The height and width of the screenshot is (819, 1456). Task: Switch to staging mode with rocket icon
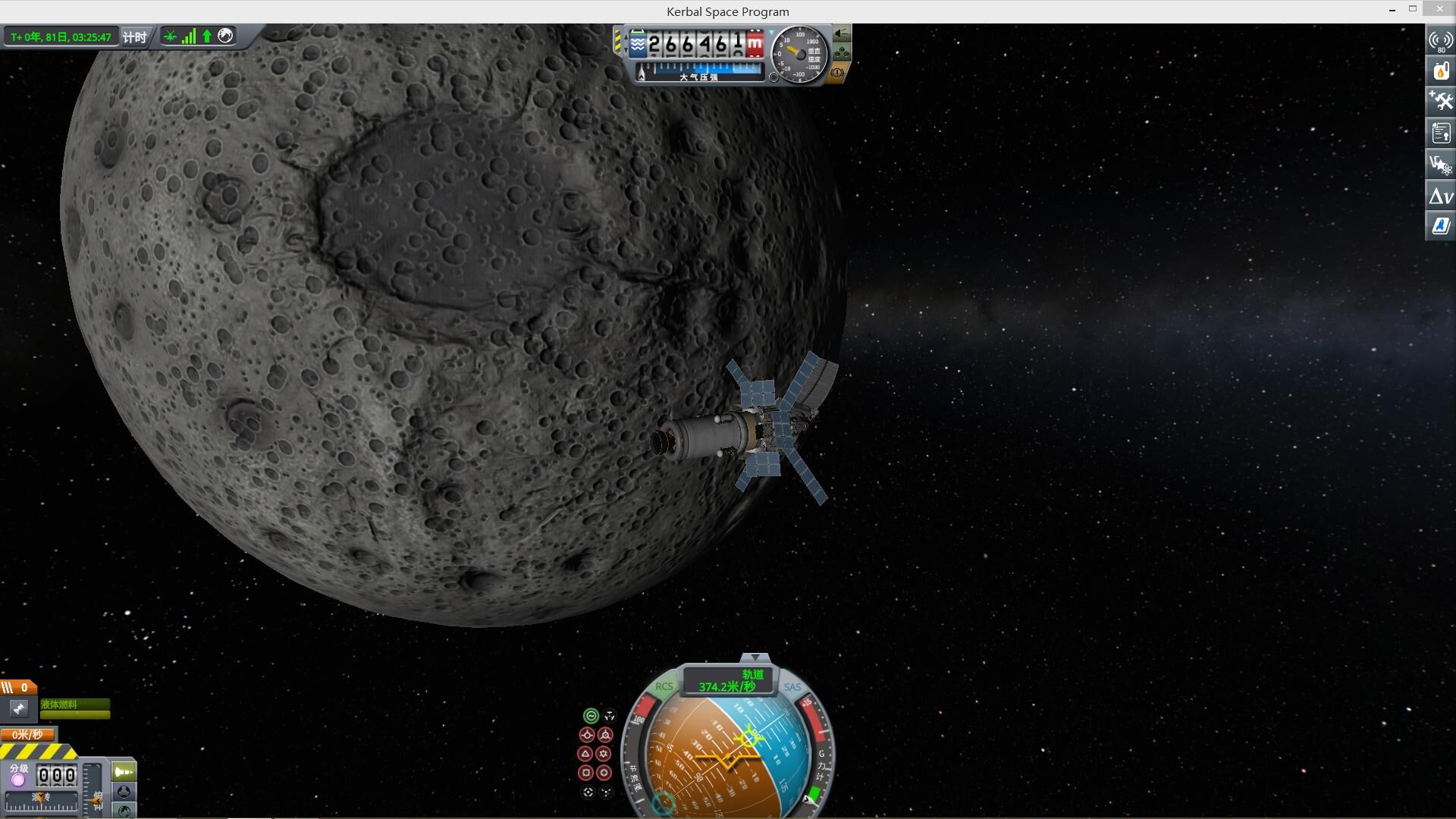click(x=124, y=772)
